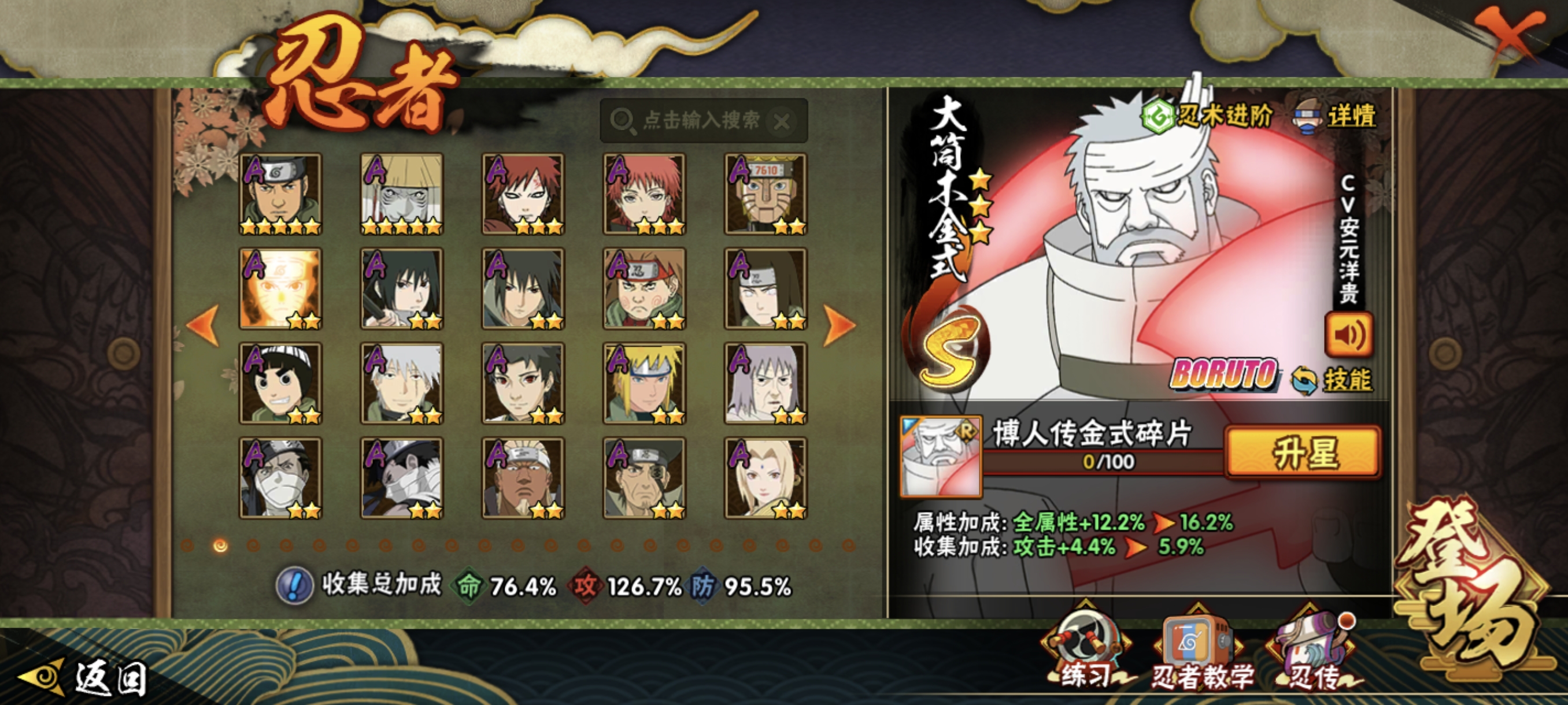Open the 练习 practice mode

[x=1086, y=654]
